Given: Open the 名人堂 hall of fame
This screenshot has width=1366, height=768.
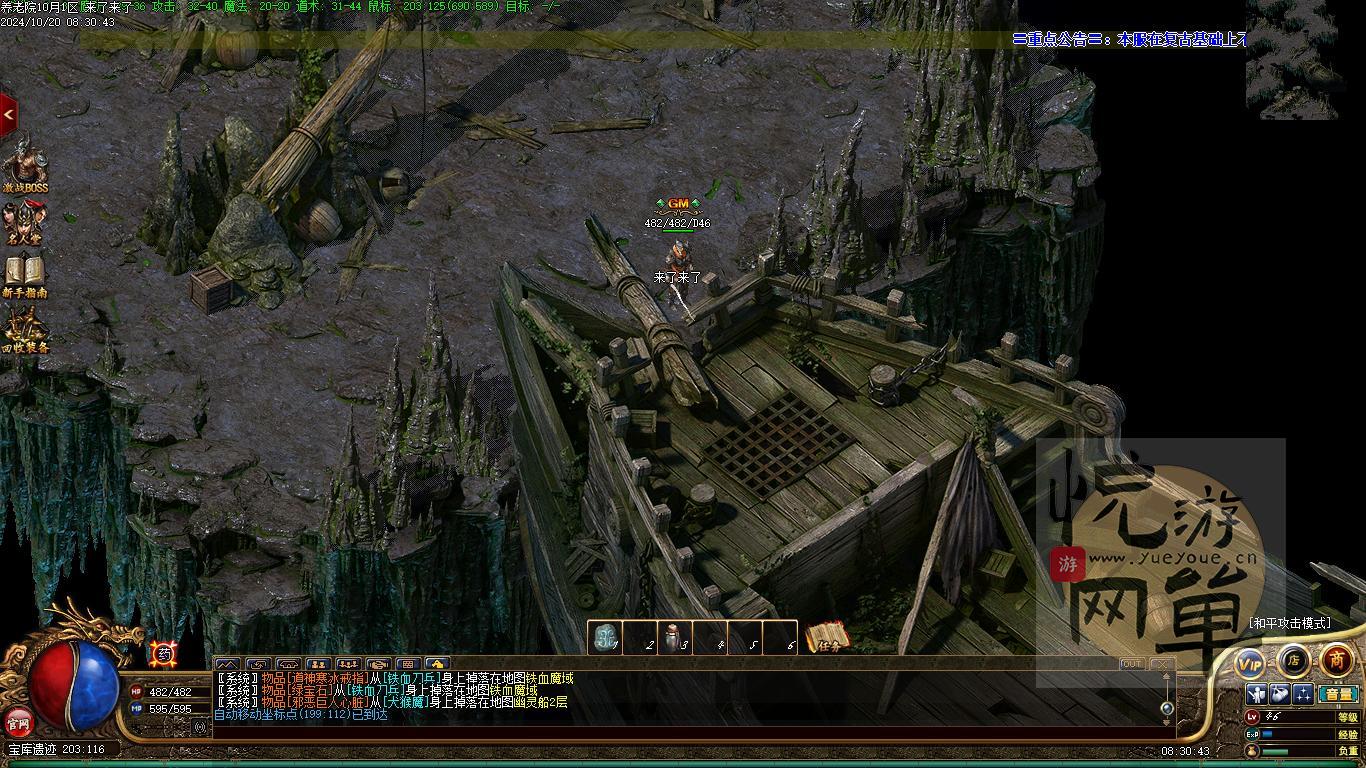Looking at the screenshot, I should coord(25,222).
